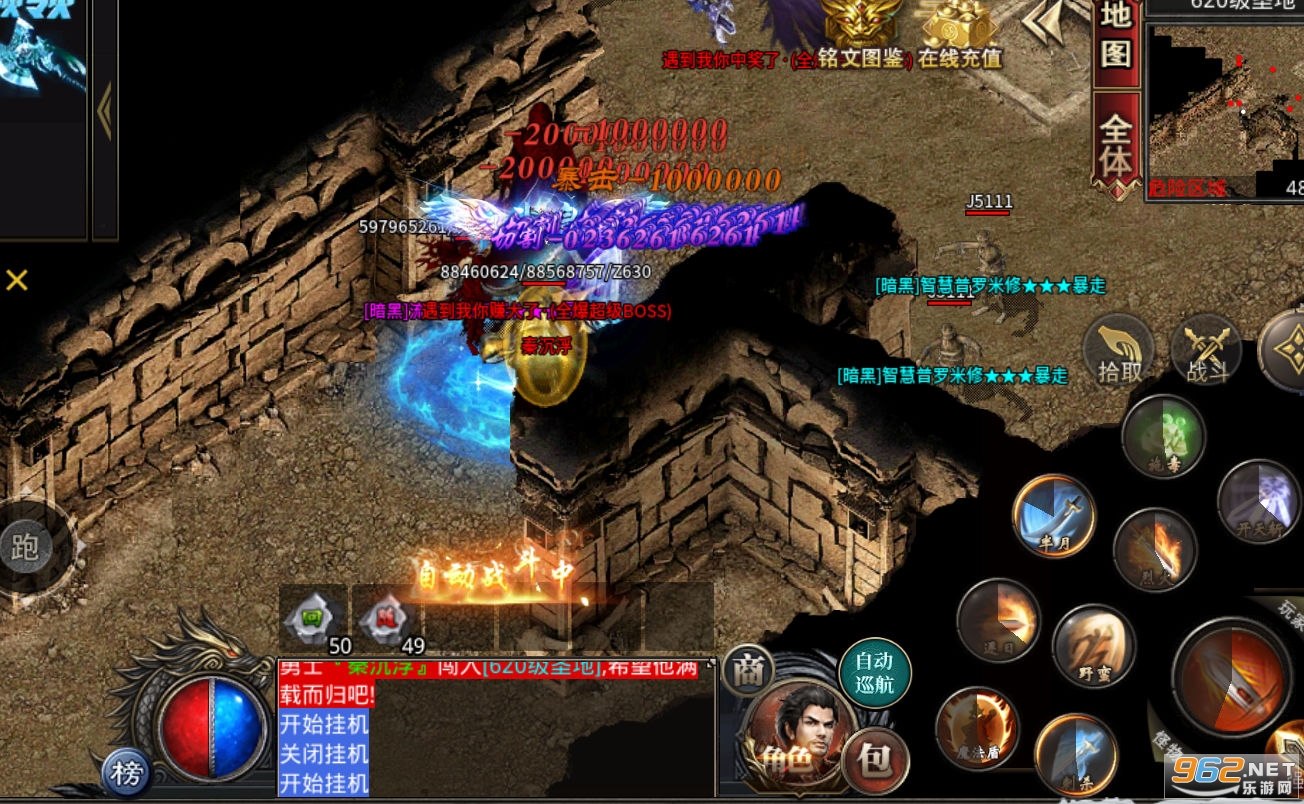
Task: Switch to the 全体 tab
Action: [1116, 145]
